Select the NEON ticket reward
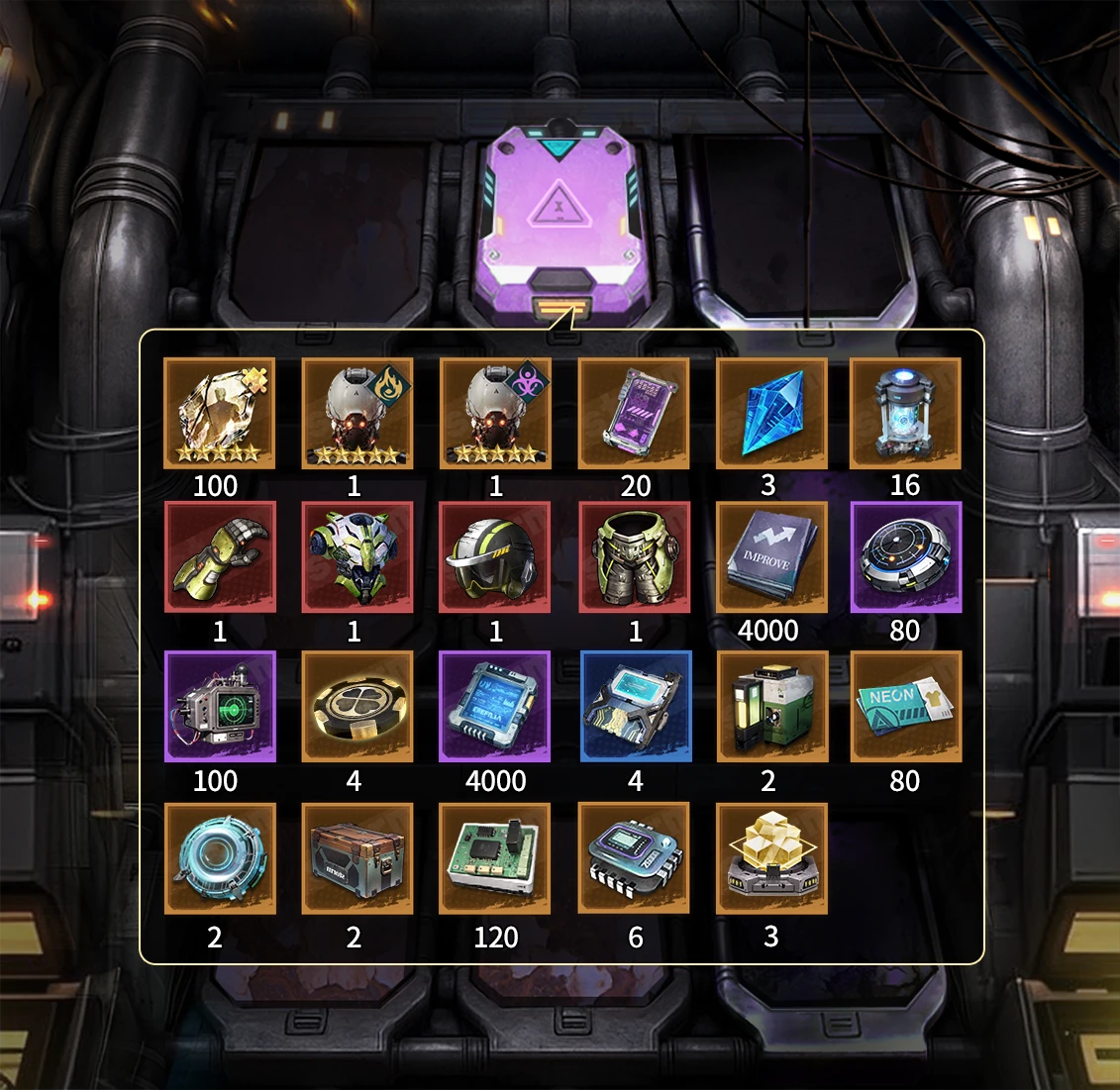Screen dimensions: 1120x1090 (905, 707)
